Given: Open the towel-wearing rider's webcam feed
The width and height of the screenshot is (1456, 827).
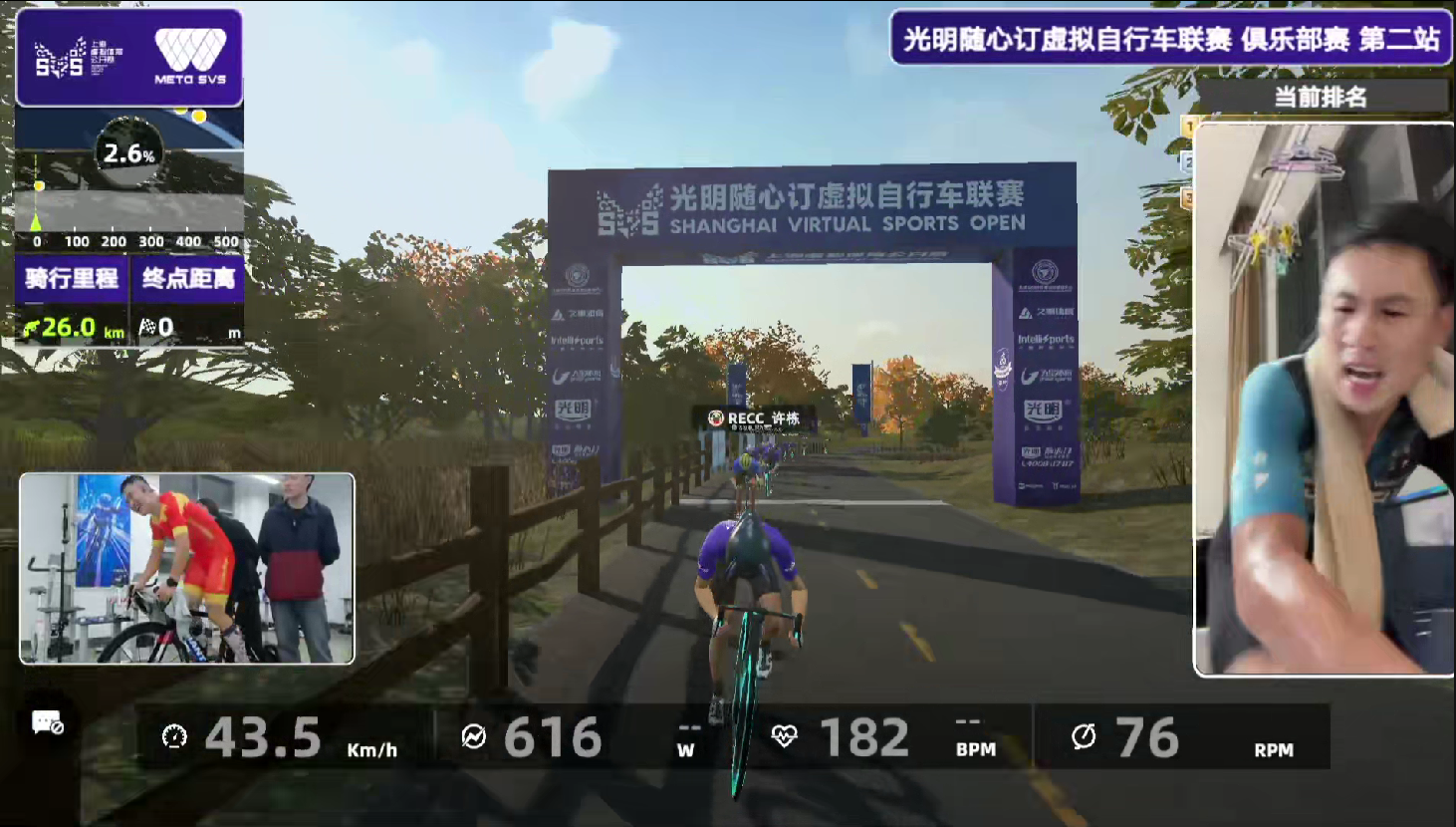Looking at the screenshot, I should pos(1324,399).
